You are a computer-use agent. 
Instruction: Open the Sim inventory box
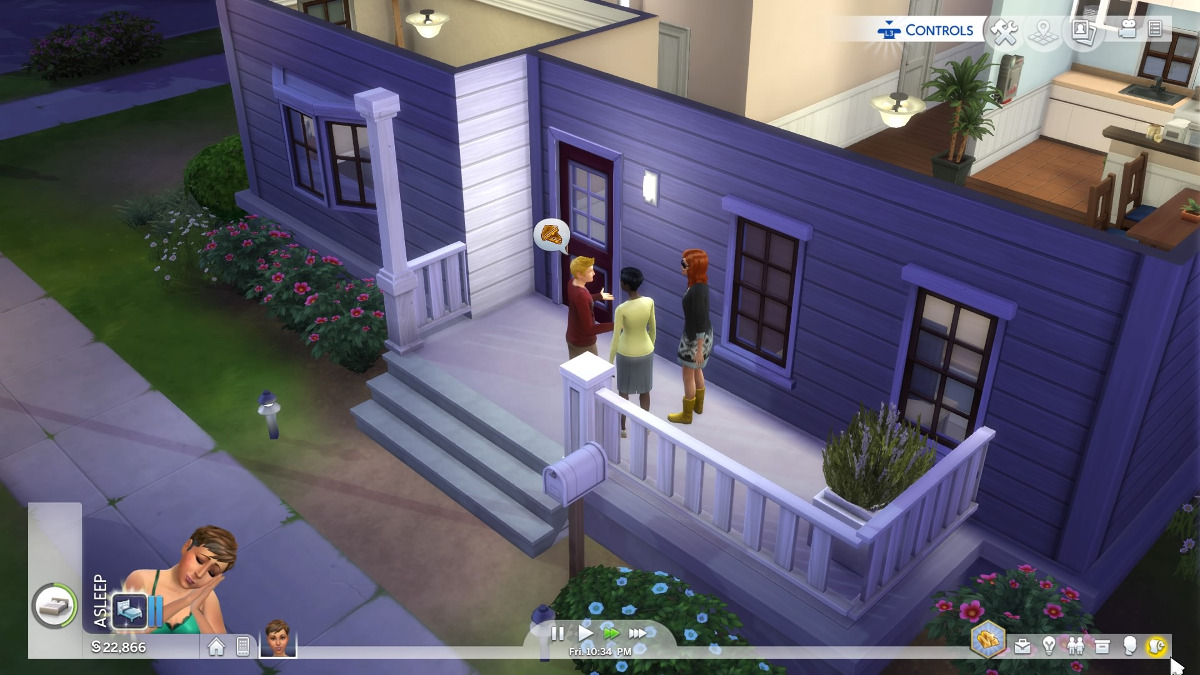click(1103, 646)
